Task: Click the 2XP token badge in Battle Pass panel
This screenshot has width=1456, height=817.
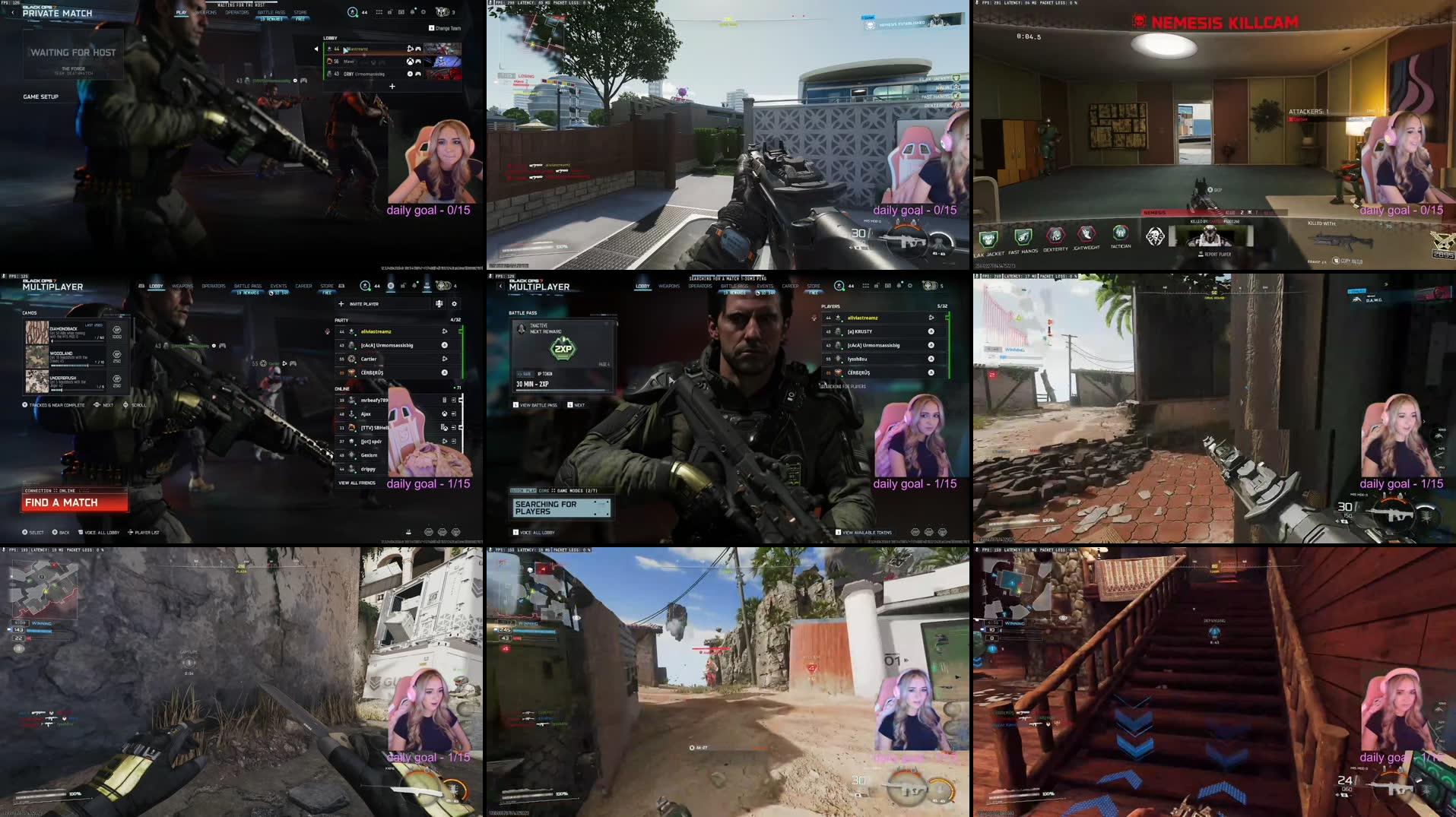Action: 563,349
